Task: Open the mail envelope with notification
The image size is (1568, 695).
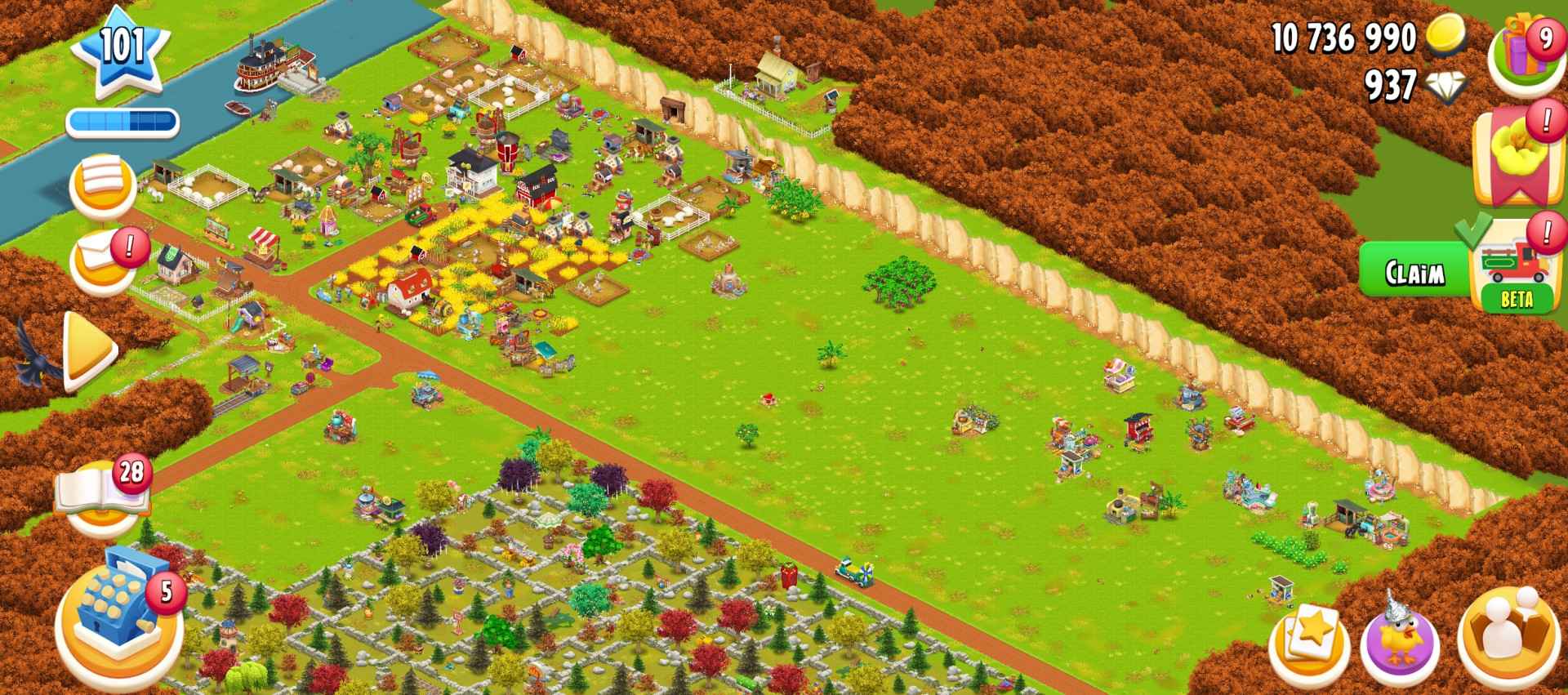Action: [100, 257]
